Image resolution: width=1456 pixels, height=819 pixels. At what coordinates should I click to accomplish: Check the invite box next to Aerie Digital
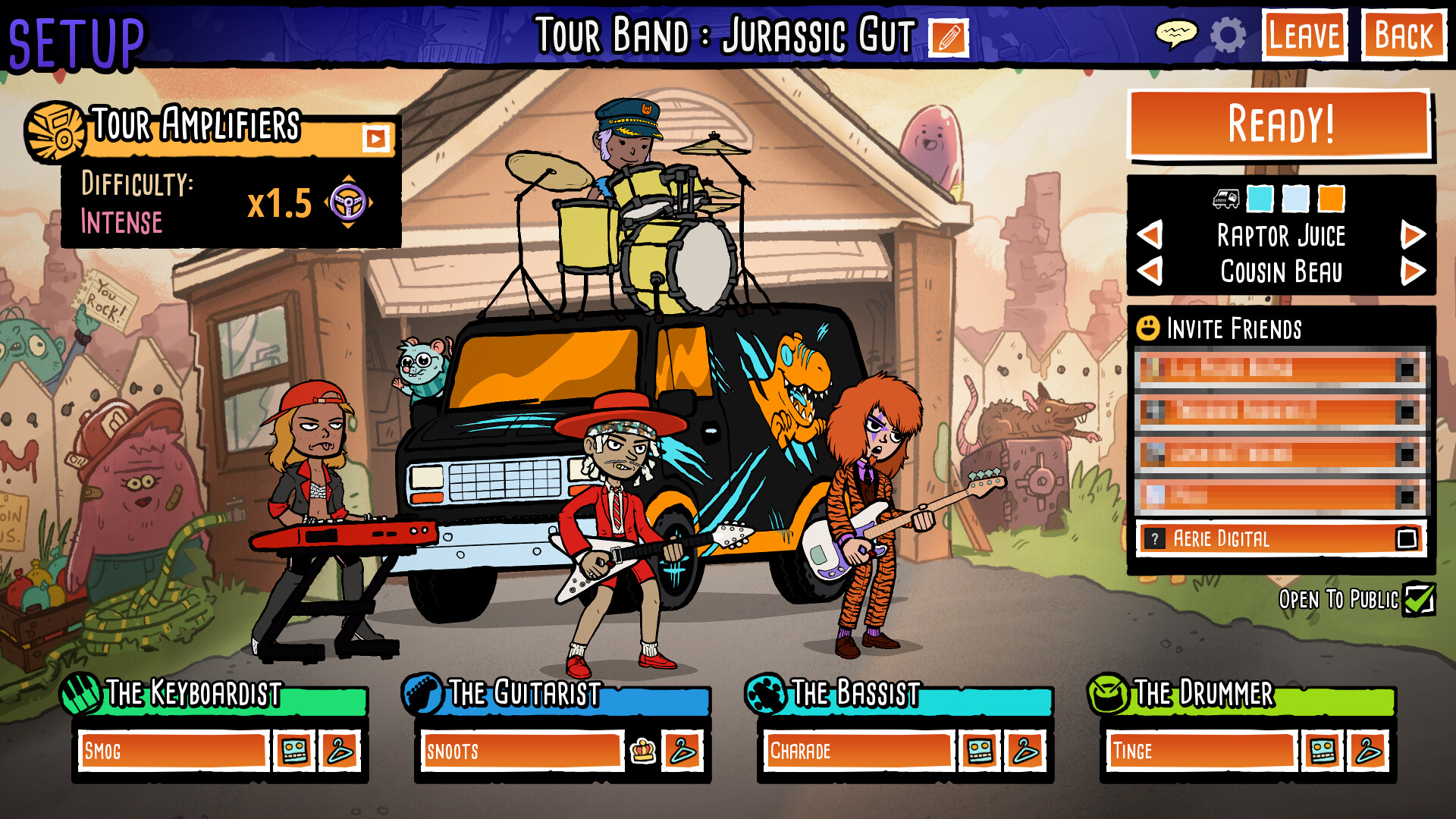tap(1407, 539)
